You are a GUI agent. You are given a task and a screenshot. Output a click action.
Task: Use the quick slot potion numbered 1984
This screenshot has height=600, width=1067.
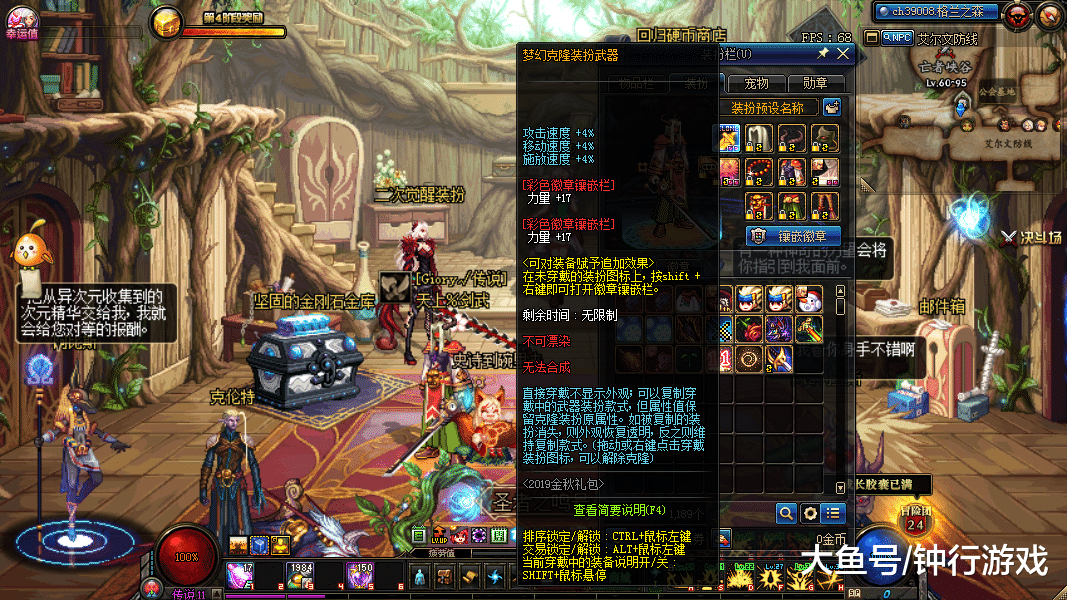coord(300,575)
